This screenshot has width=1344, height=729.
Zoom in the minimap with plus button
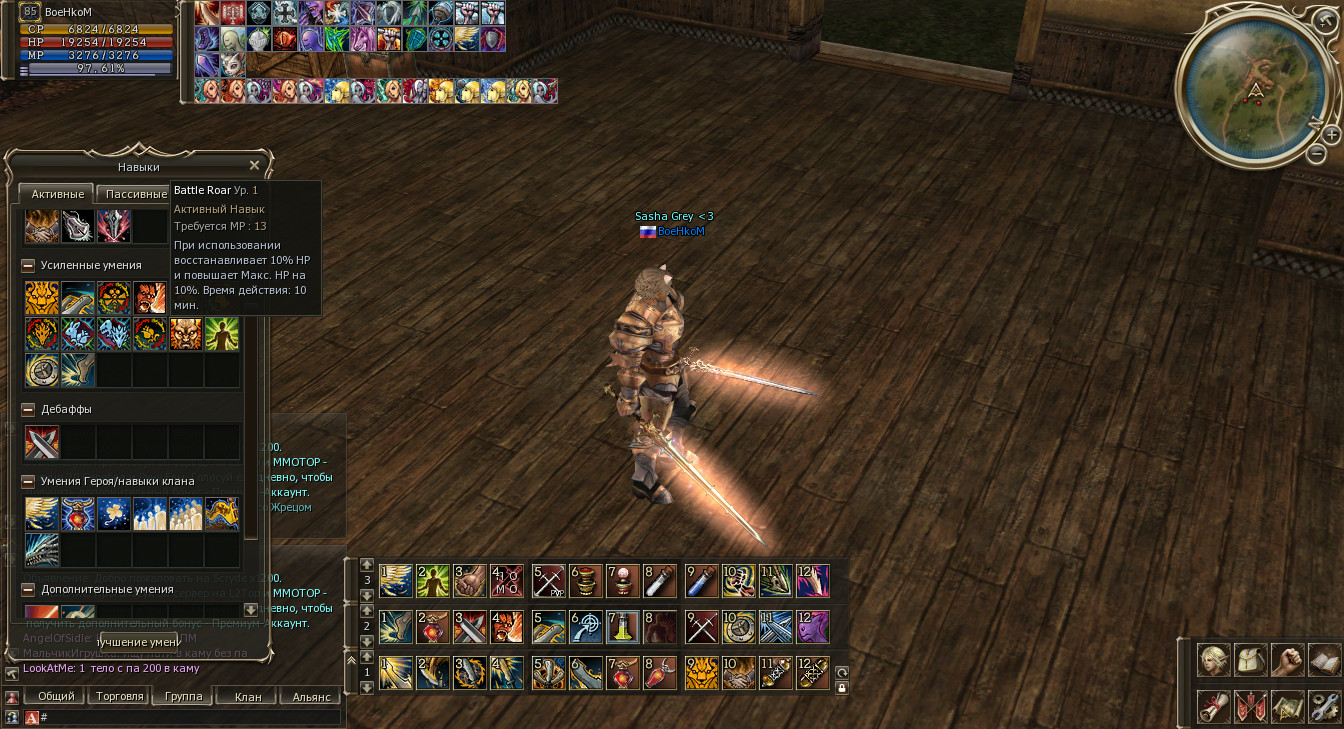click(x=1331, y=134)
